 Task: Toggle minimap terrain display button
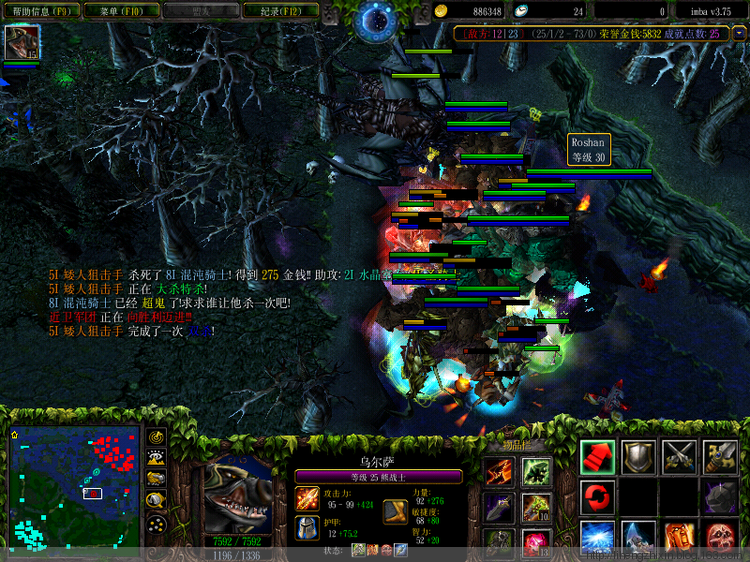coord(157,458)
